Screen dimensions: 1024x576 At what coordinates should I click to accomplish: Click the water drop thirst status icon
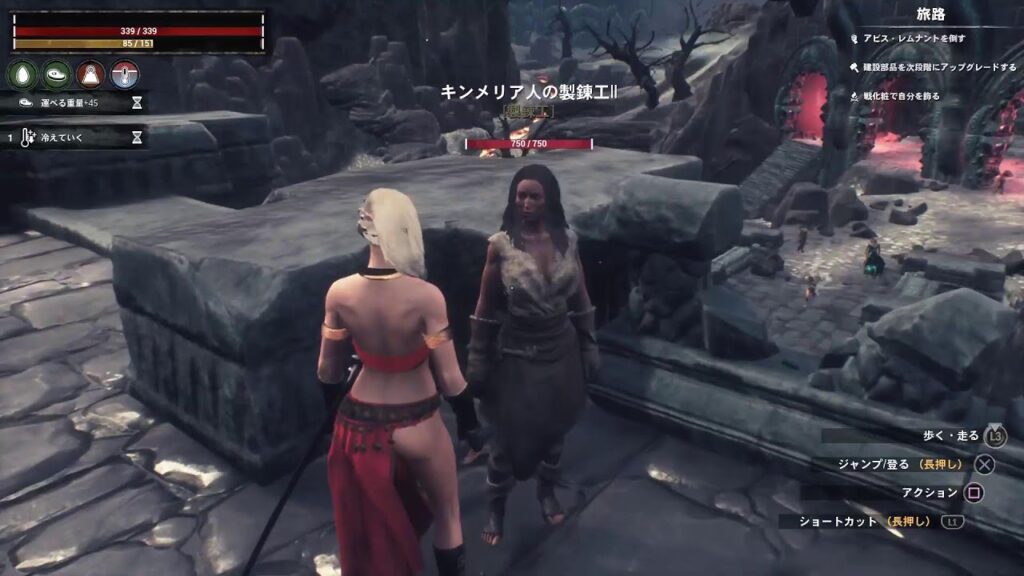(x=22, y=75)
